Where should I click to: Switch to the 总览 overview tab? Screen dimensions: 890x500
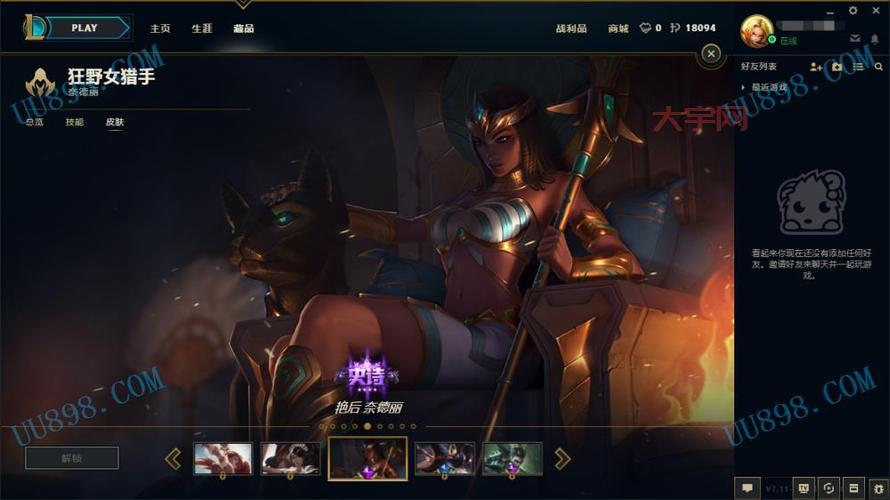pyautogui.click(x=35, y=122)
